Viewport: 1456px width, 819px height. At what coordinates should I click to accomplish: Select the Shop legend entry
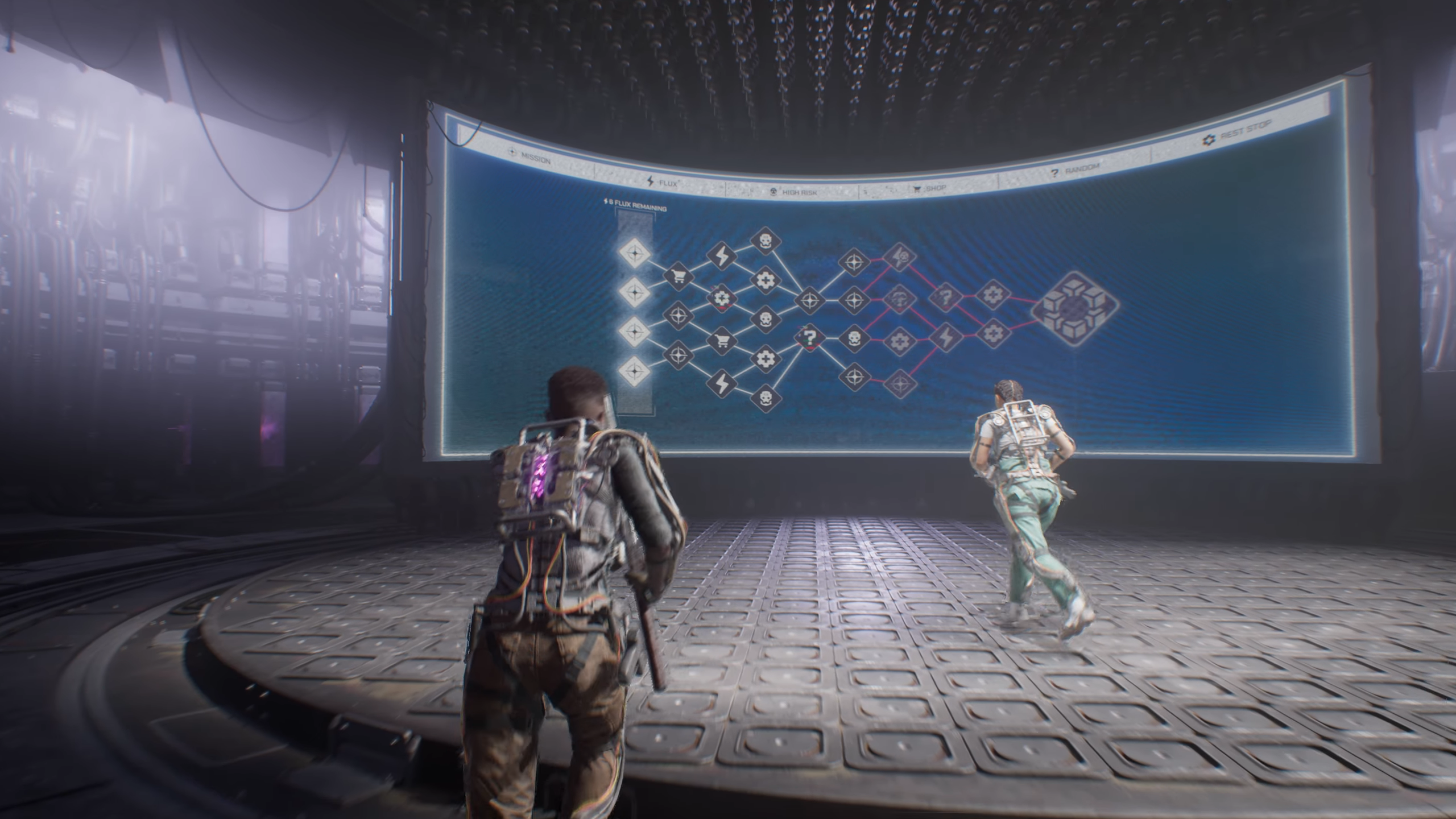point(930,188)
